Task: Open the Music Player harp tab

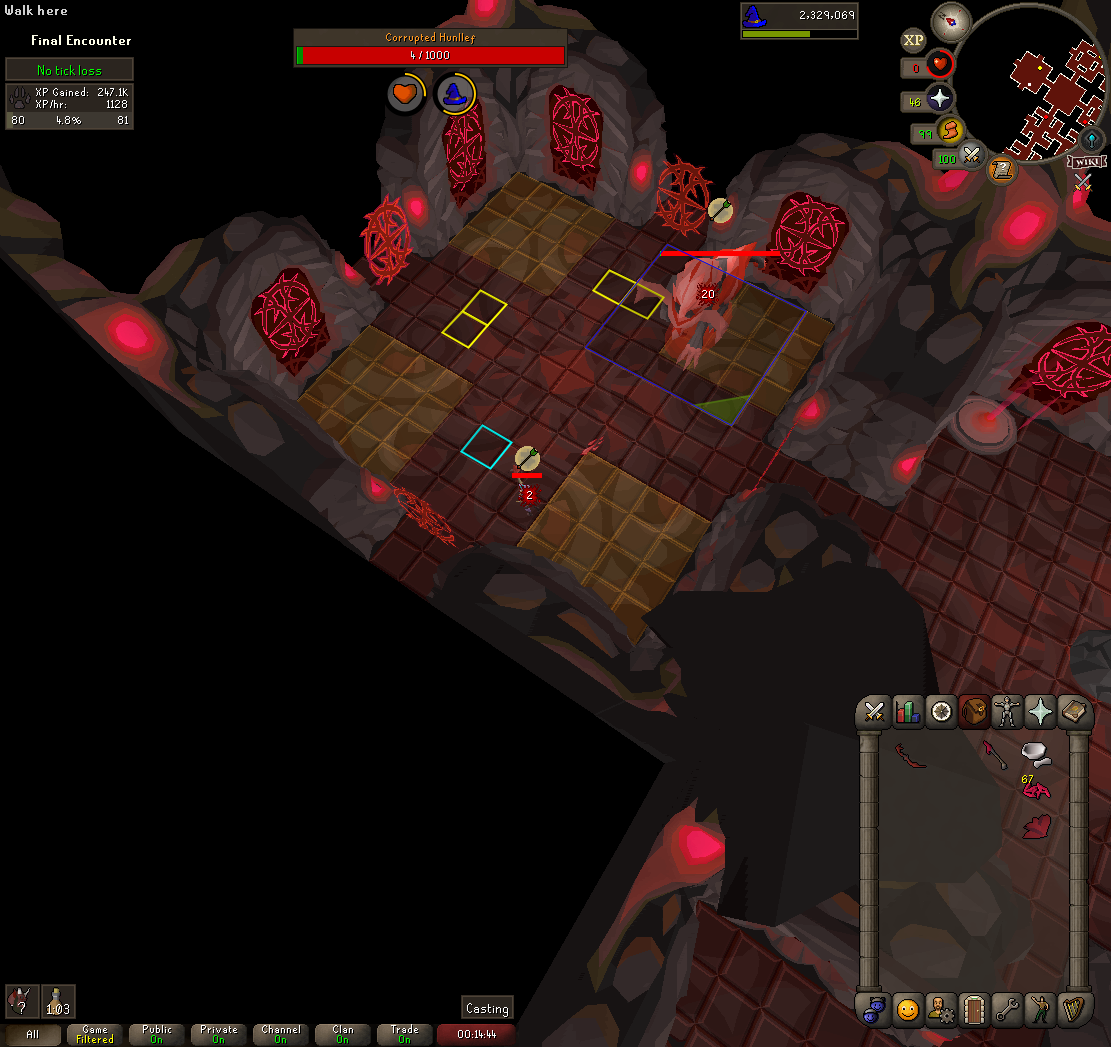Action: coord(1073,1010)
